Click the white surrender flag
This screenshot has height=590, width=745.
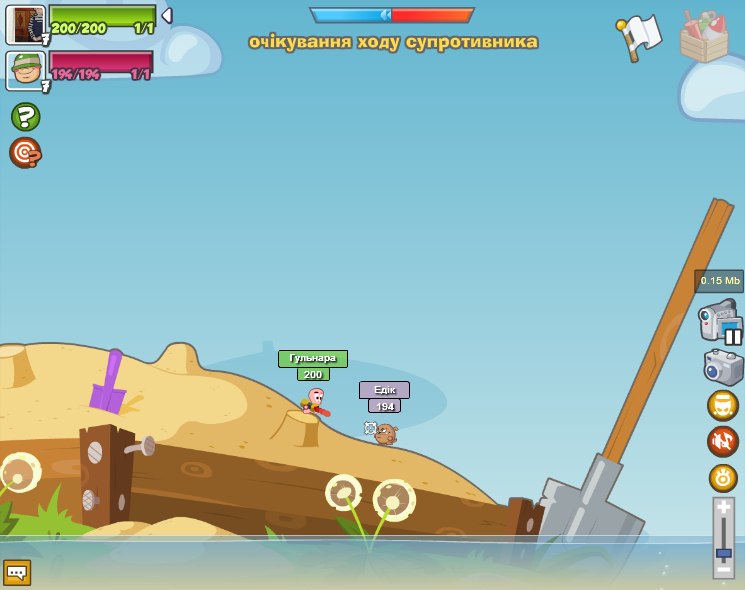coord(640,36)
